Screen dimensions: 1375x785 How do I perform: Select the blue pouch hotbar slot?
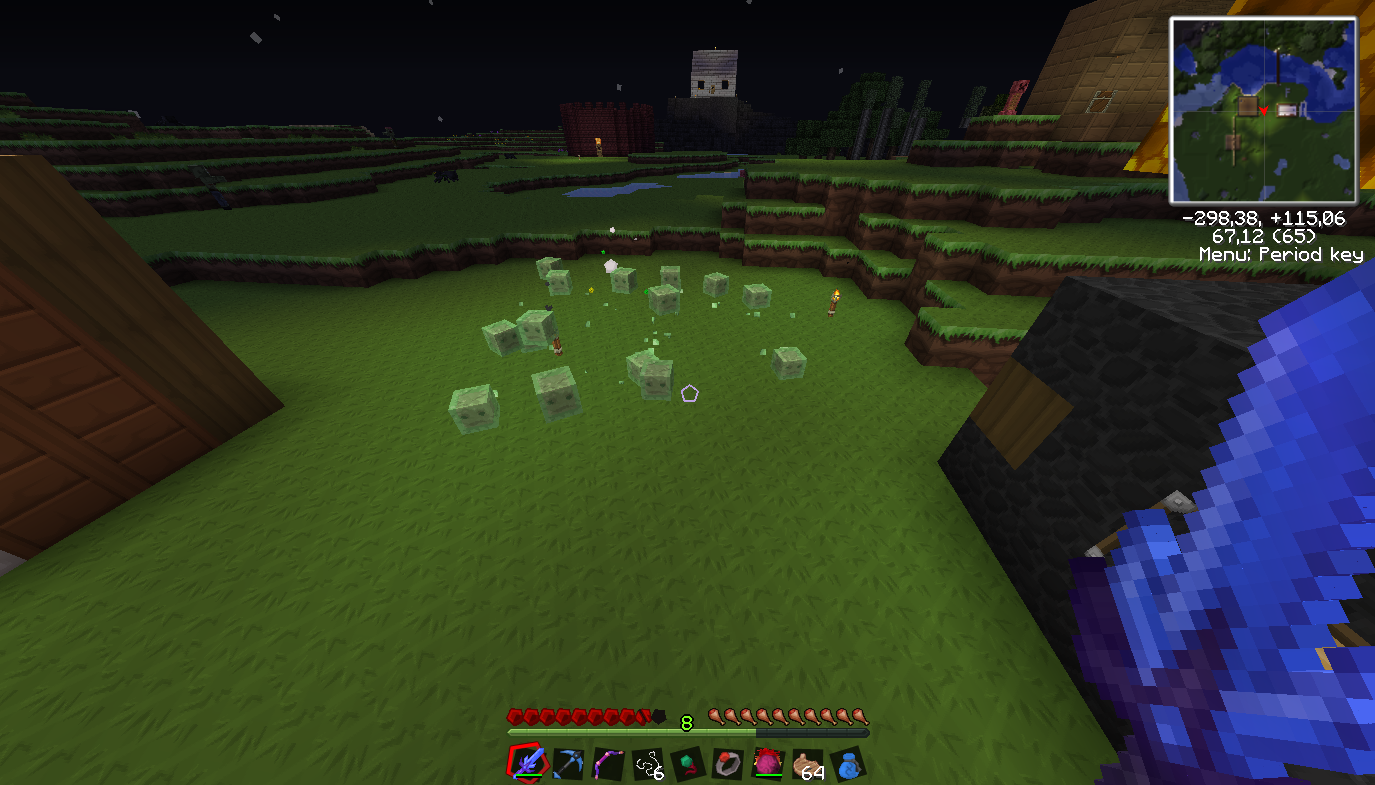tap(848, 765)
